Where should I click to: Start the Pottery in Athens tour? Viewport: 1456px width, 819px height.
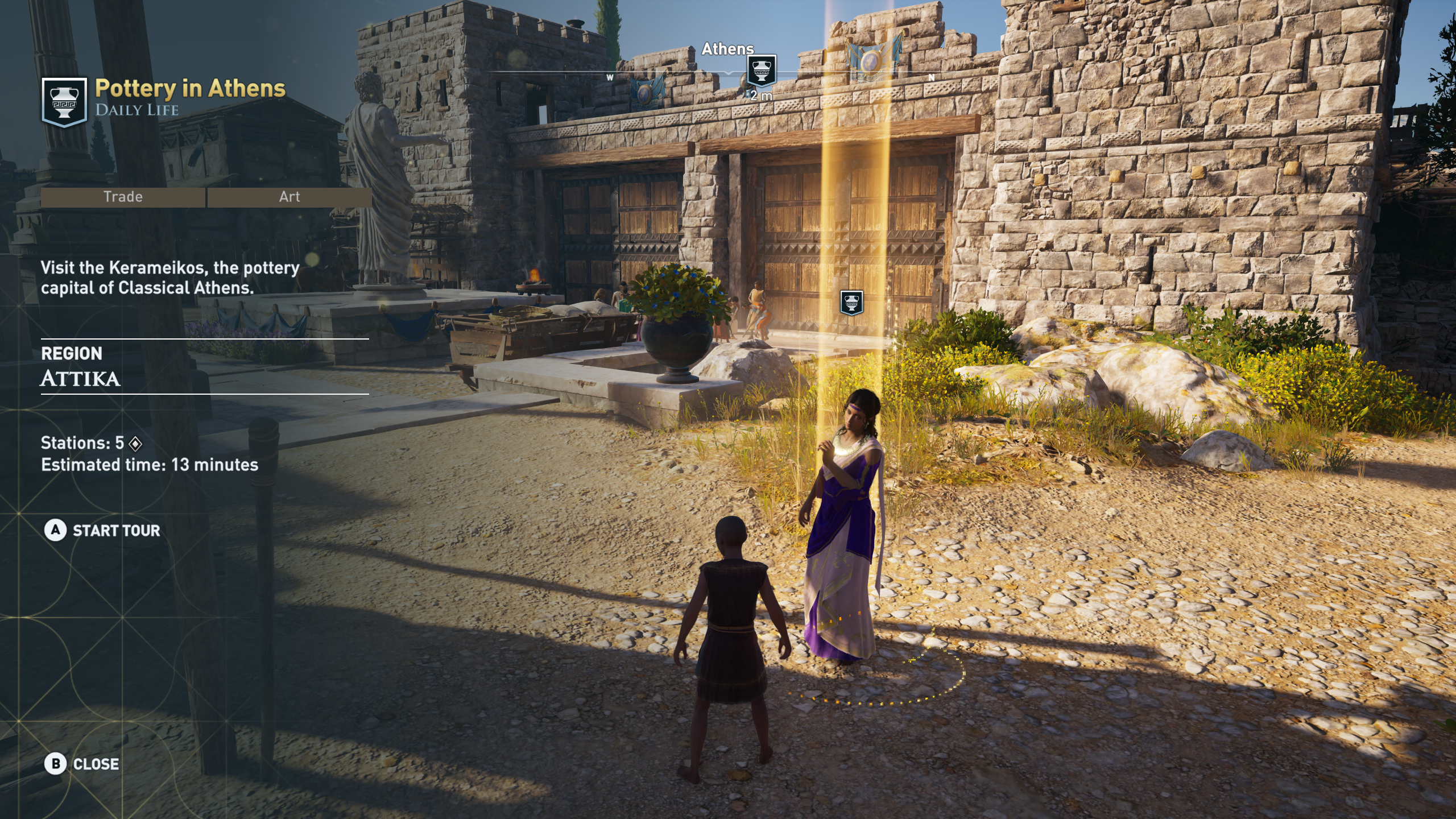[102, 531]
